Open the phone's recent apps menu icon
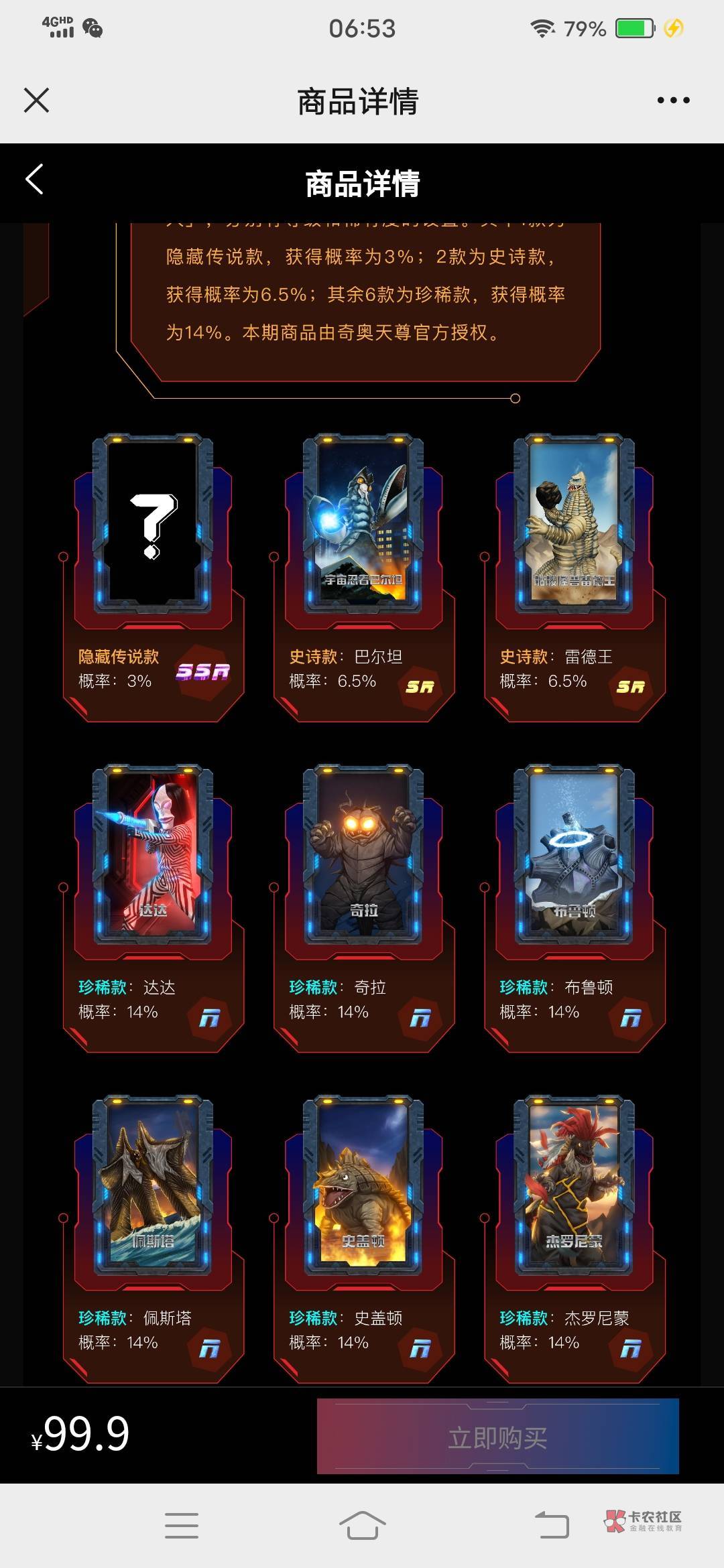This screenshot has width=724, height=1568. click(x=182, y=1526)
